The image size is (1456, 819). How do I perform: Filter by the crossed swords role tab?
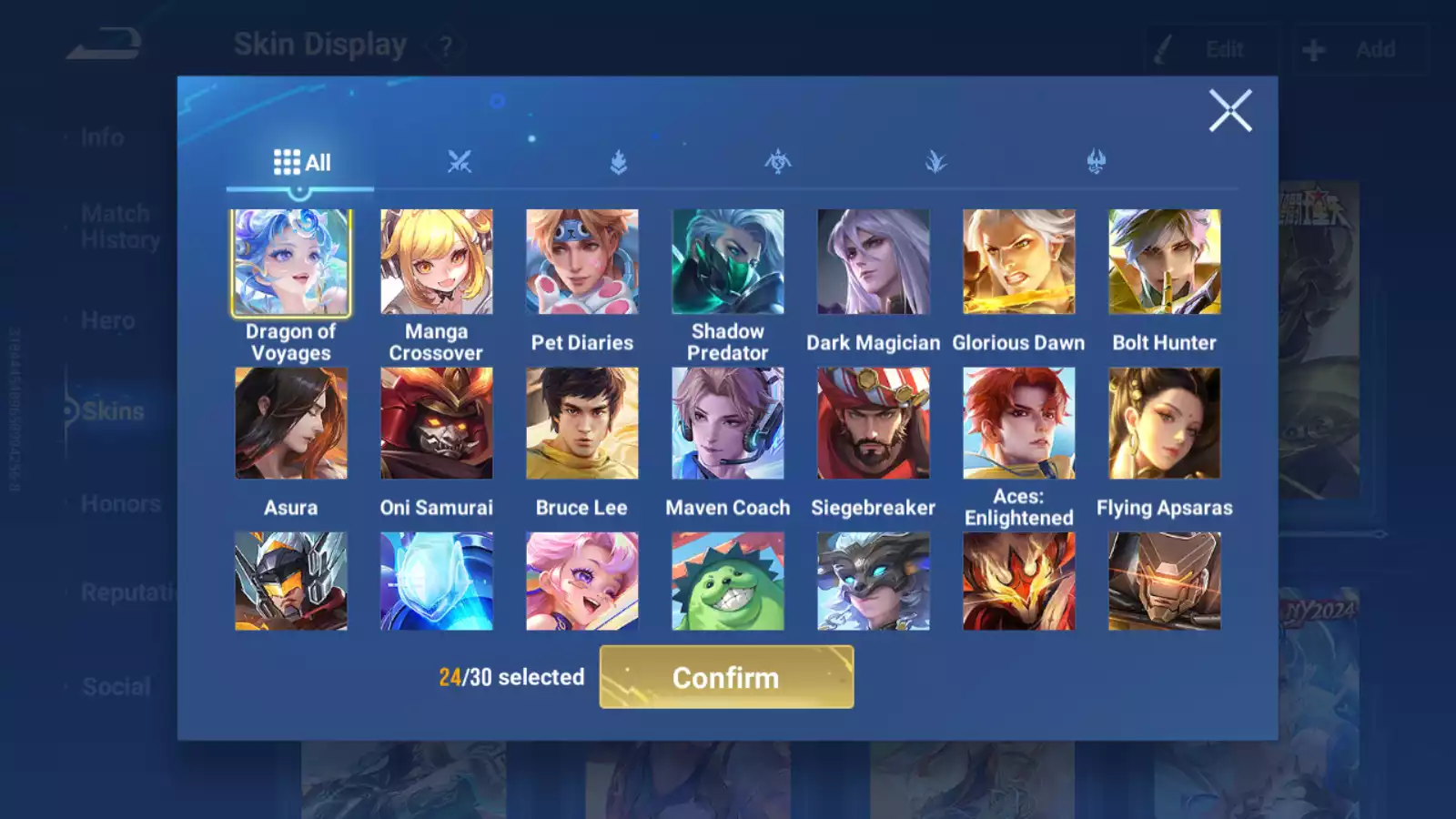[460, 163]
